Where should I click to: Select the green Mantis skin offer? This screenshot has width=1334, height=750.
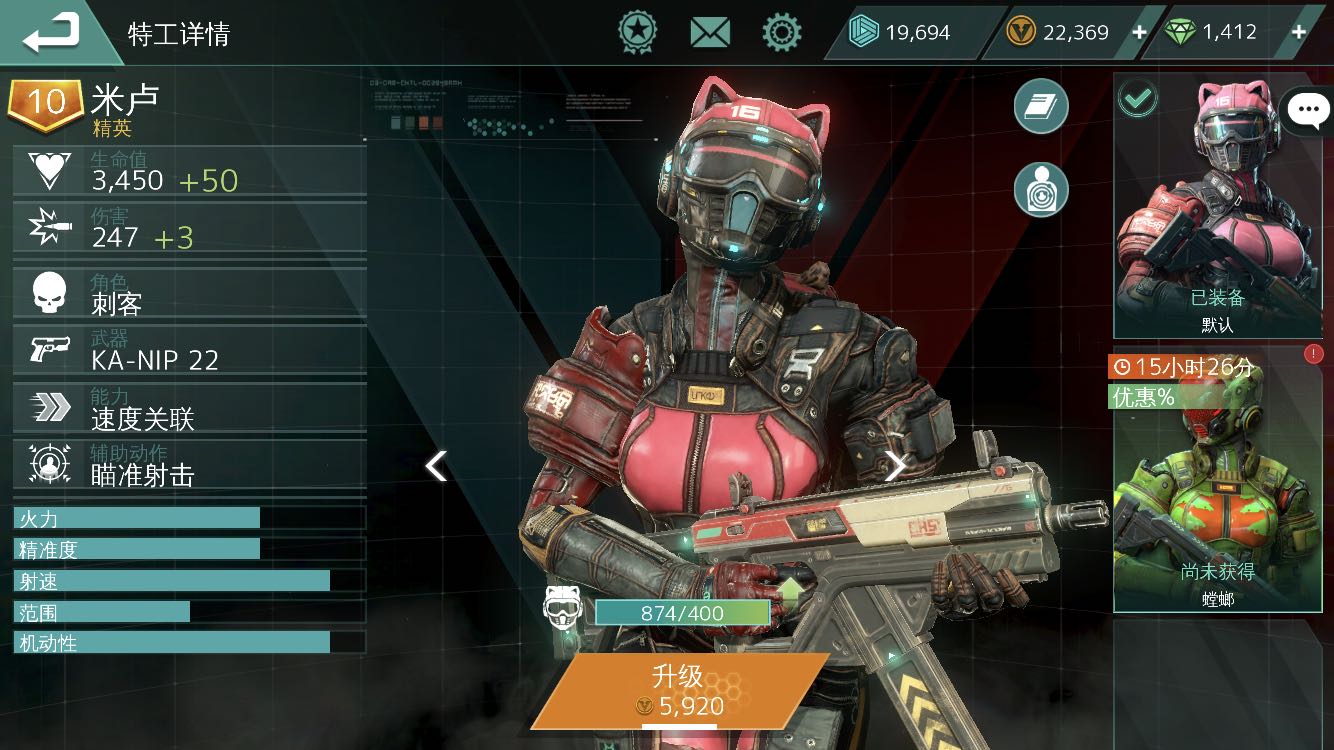coord(1217,482)
